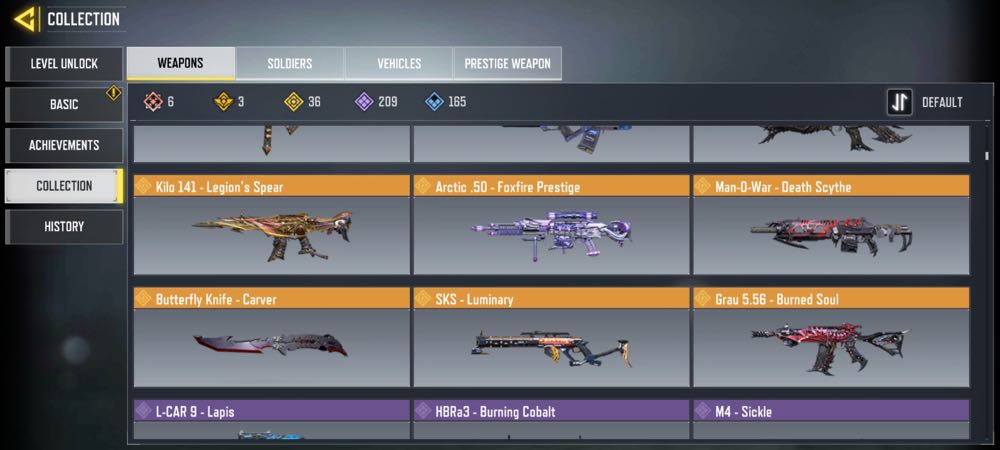Select the Basic menu entry
This screenshot has height=450, width=1000.
click(x=64, y=105)
